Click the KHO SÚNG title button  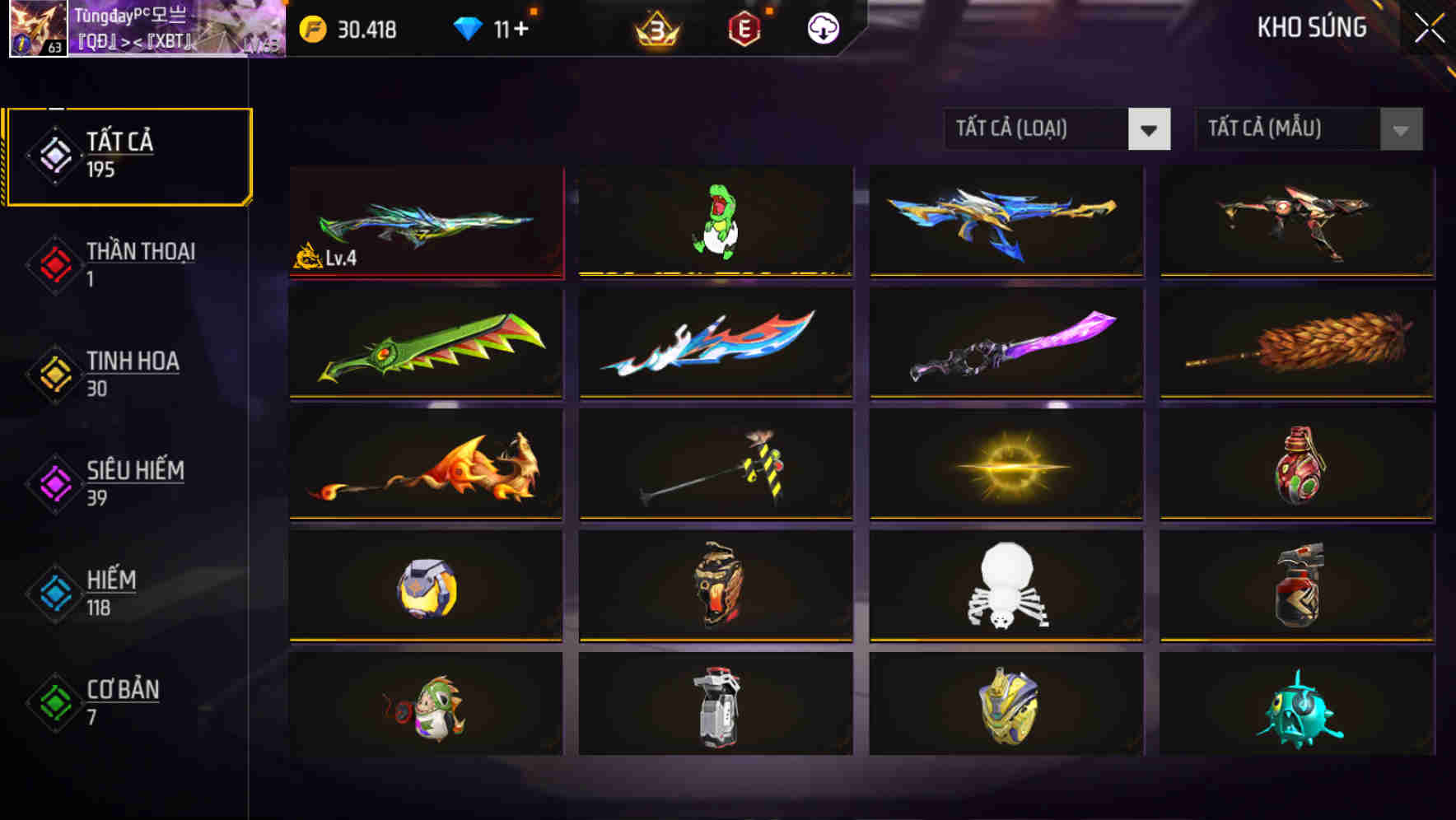pos(1310,27)
